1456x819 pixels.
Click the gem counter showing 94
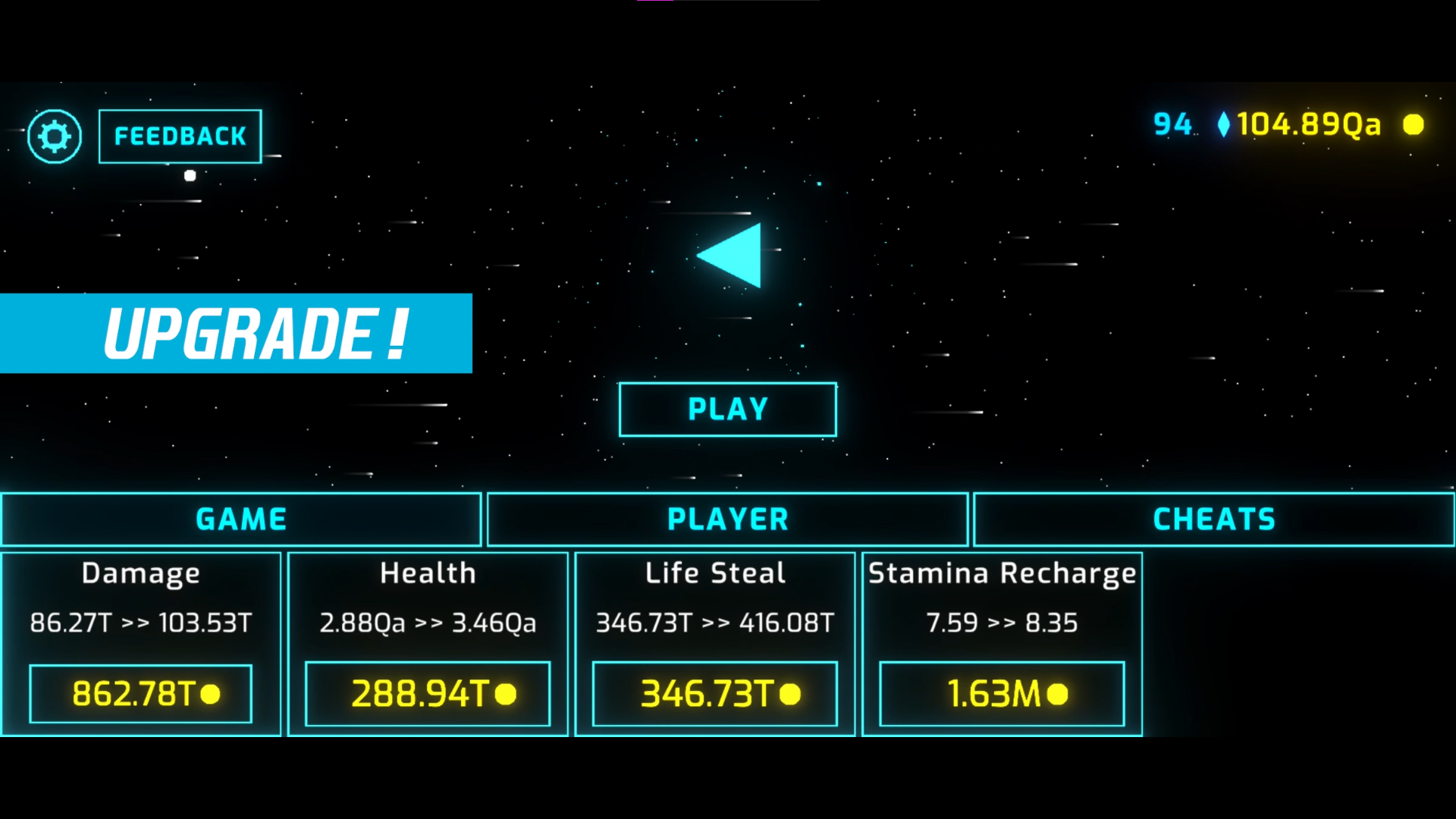point(1172,124)
